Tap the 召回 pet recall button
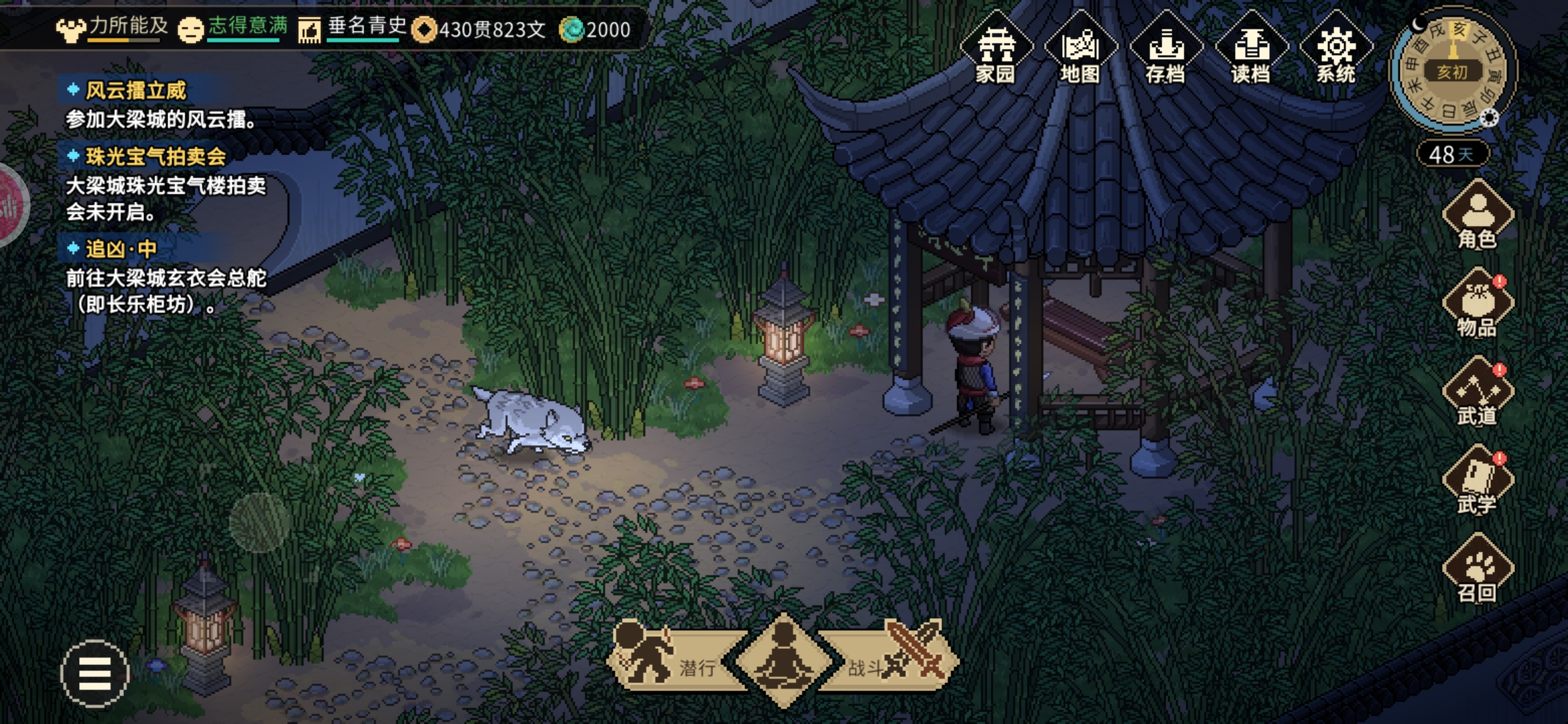Viewport: 1568px width, 724px height. pyautogui.click(x=1478, y=570)
